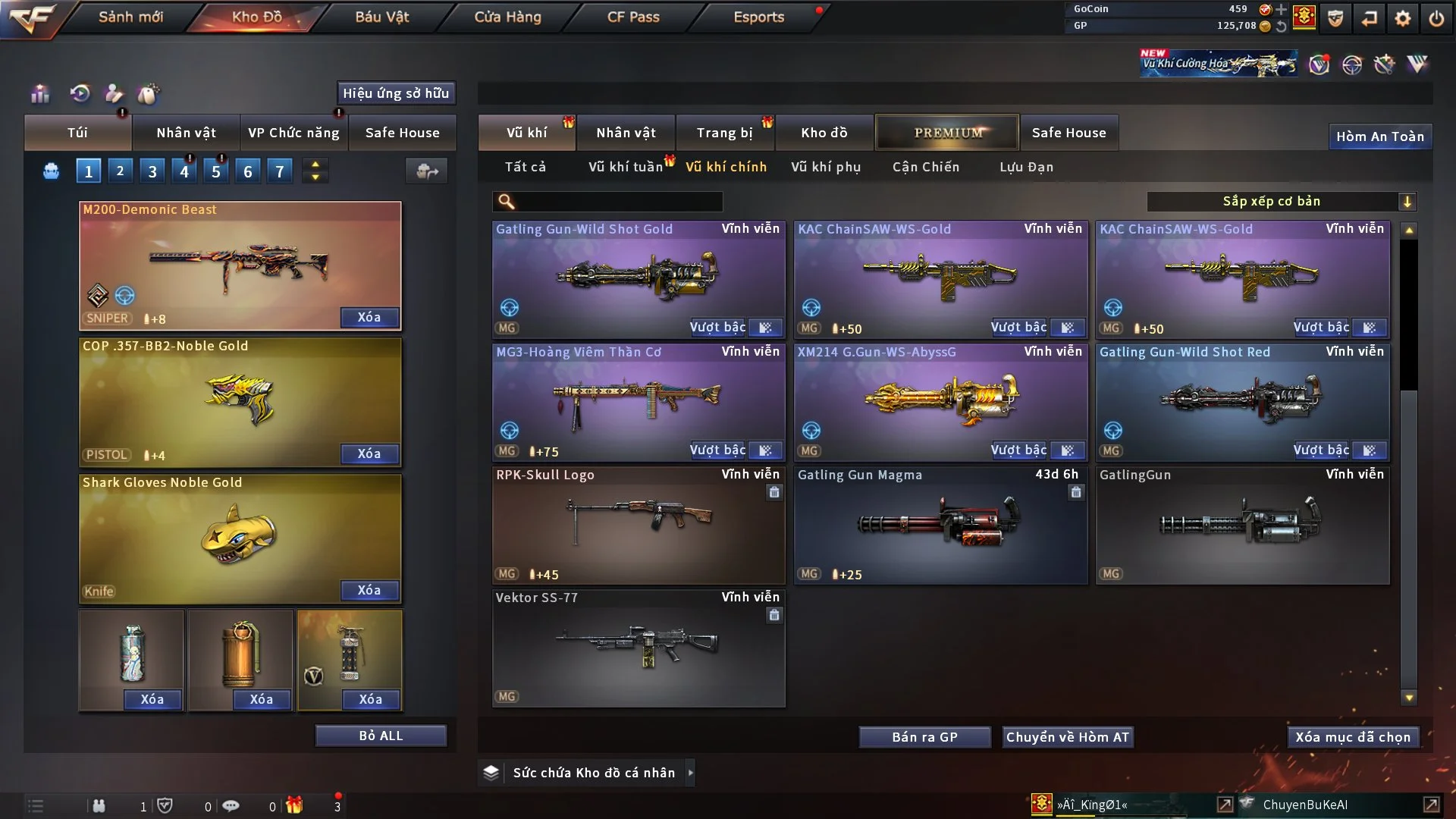Show the Cận Chiến weapons filter
Screen dimensions: 1456x819
(x=926, y=167)
